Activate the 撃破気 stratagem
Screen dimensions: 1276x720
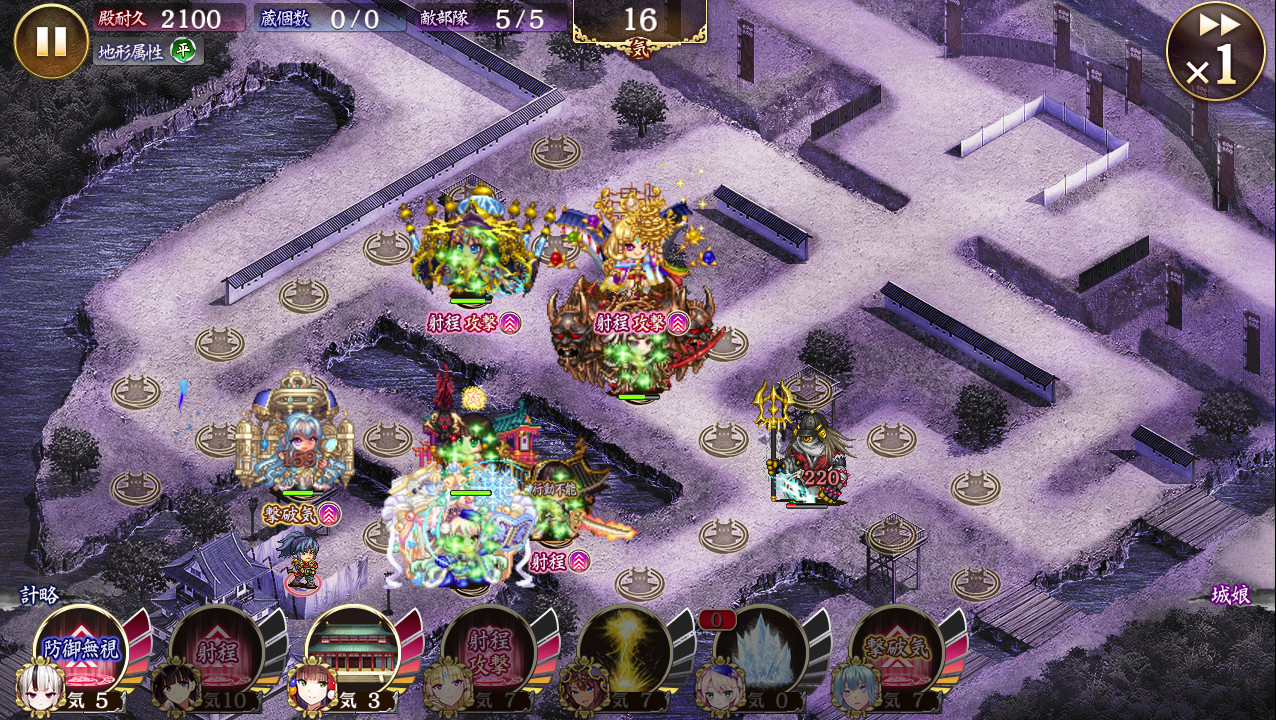tap(897, 652)
